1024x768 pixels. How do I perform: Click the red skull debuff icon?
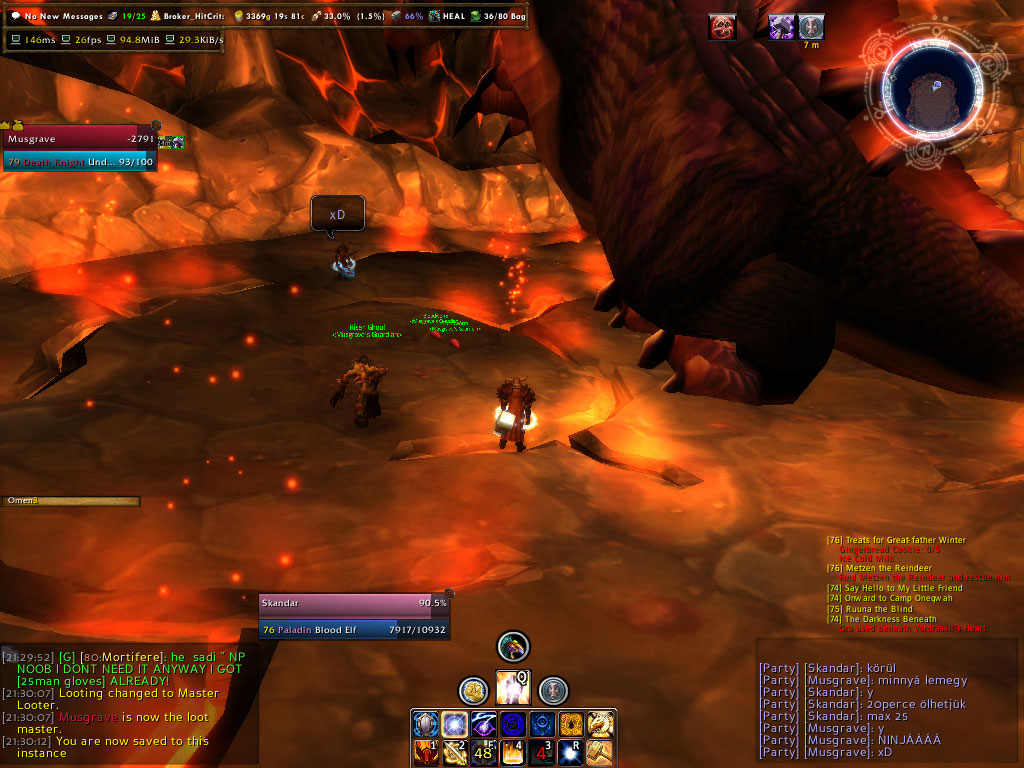[723, 27]
